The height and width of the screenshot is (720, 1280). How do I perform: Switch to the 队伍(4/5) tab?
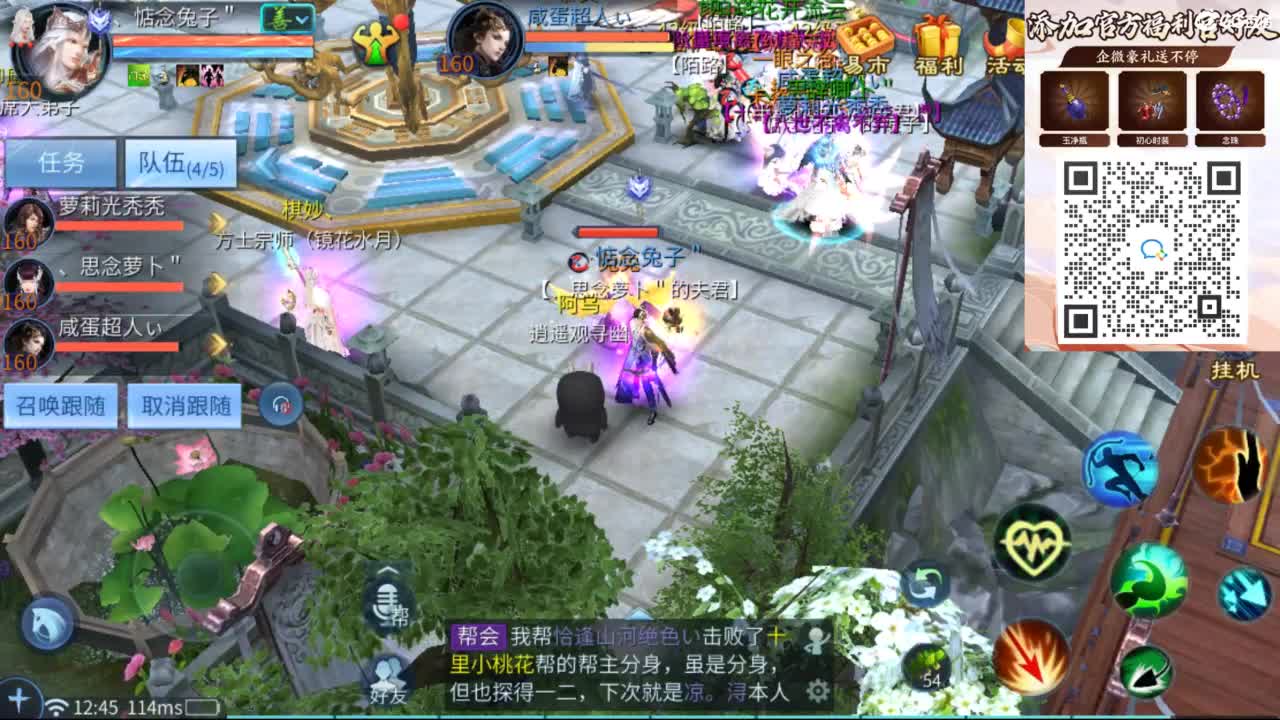point(178,162)
